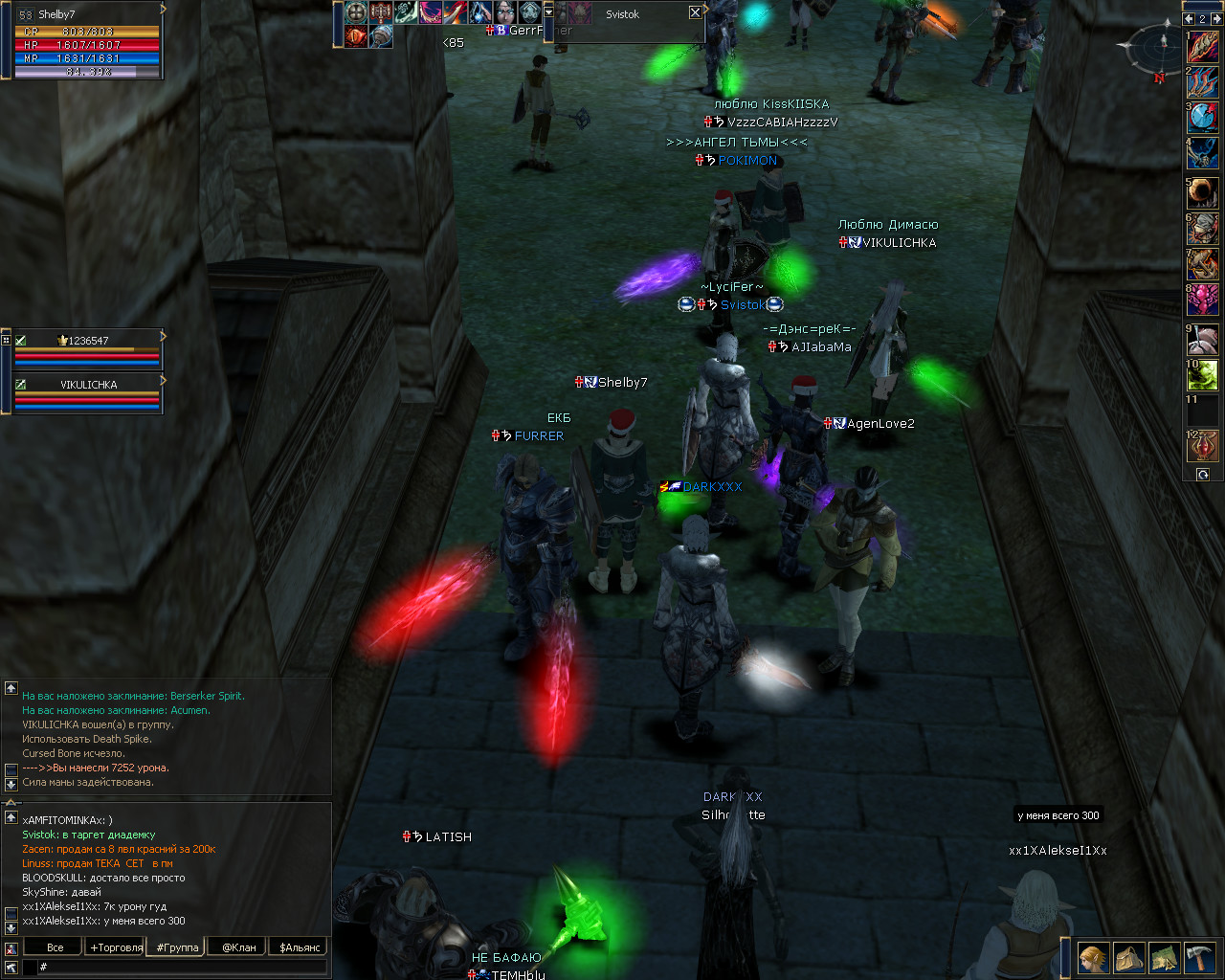This screenshot has height=980, width=1225.
Task: Select party leader 1236547 in party list
Action: [x=88, y=341]
